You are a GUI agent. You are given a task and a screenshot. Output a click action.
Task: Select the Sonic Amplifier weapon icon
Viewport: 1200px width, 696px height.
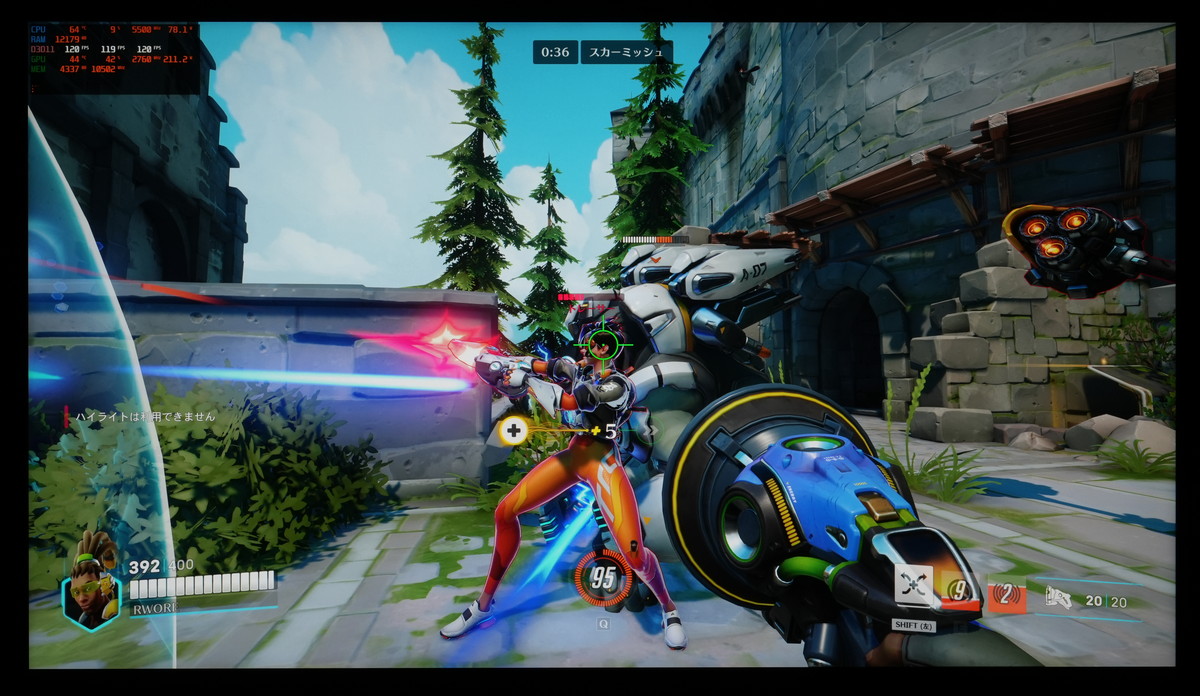click(1058, 598)
